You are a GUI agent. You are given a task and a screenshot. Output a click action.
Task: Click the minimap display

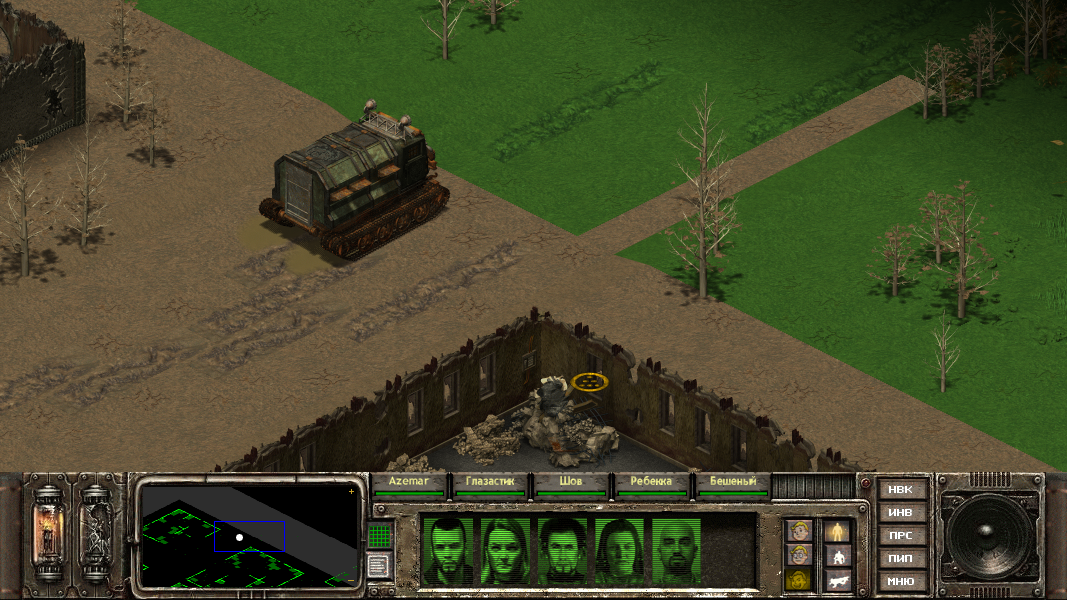click(249, 536)
